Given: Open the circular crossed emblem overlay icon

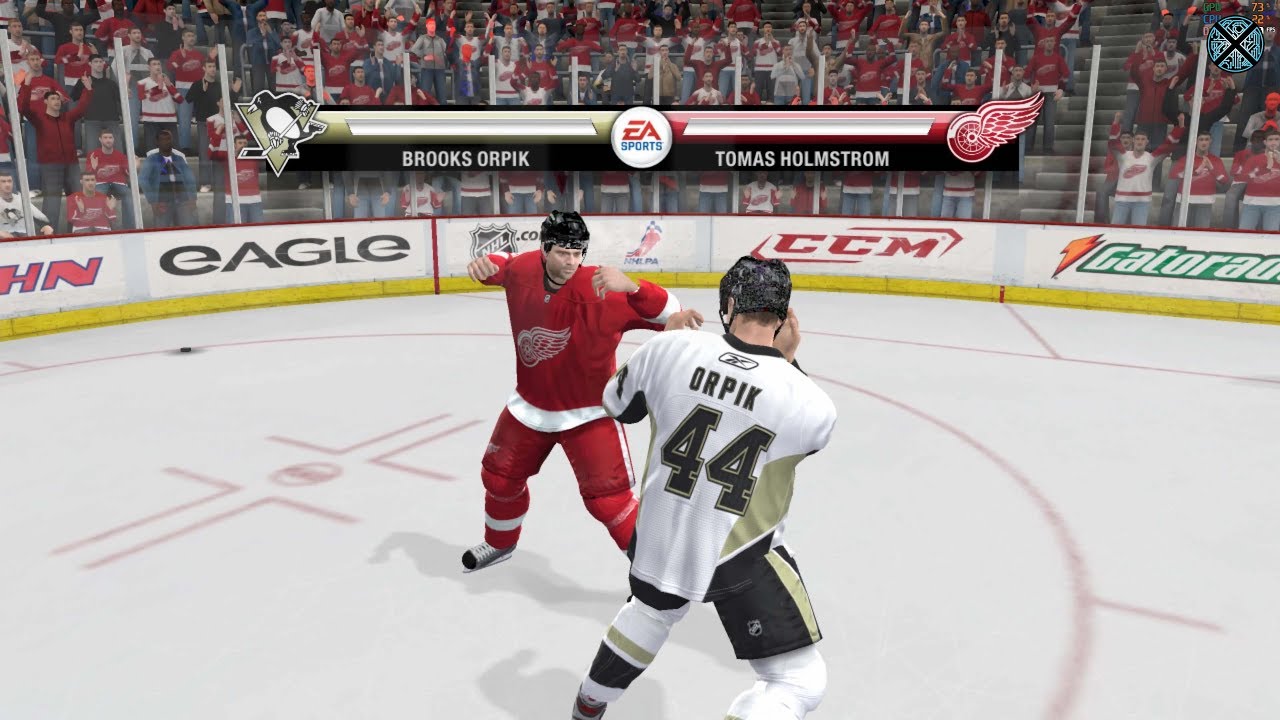Looking at the screenshot, I should 1236,44.
